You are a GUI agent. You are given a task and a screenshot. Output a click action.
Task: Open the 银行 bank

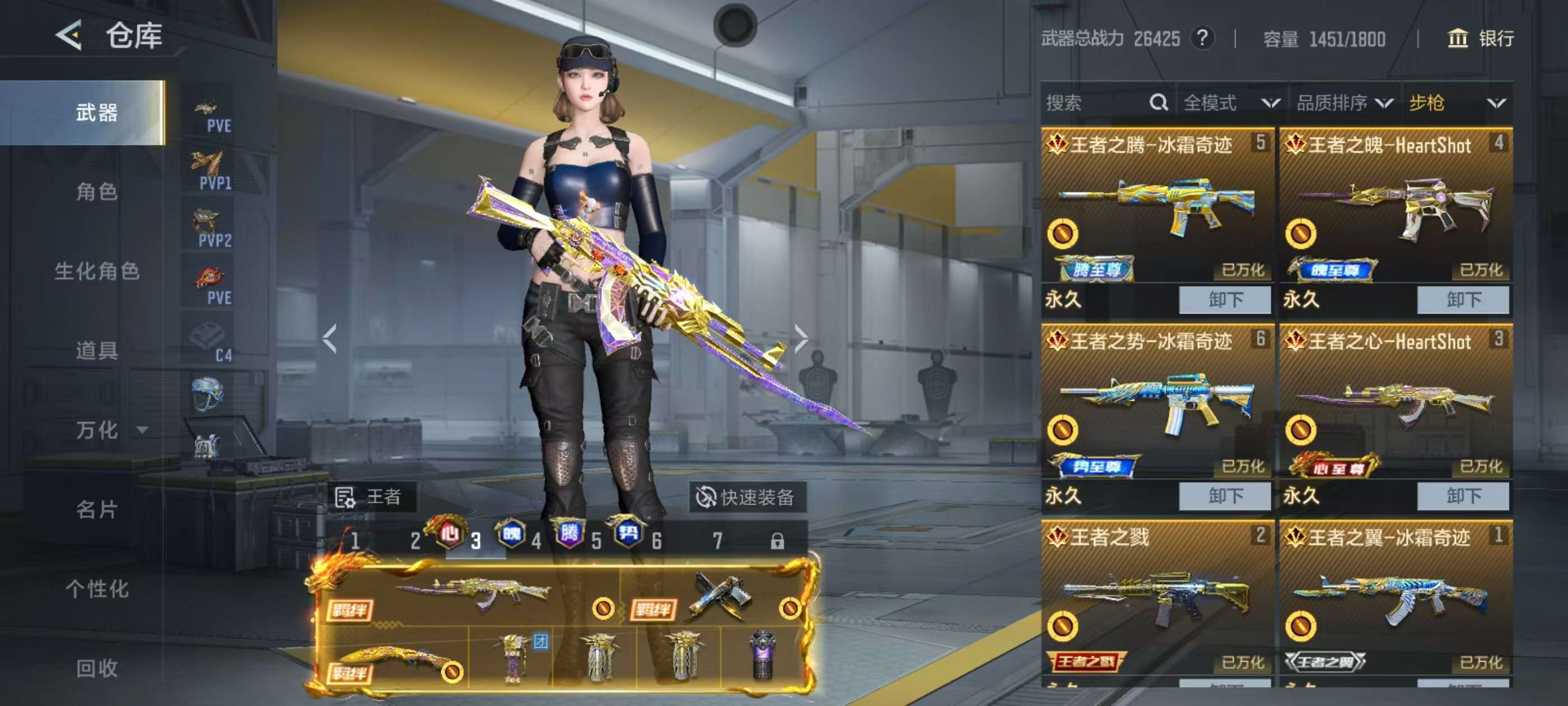click(1480, 39)
